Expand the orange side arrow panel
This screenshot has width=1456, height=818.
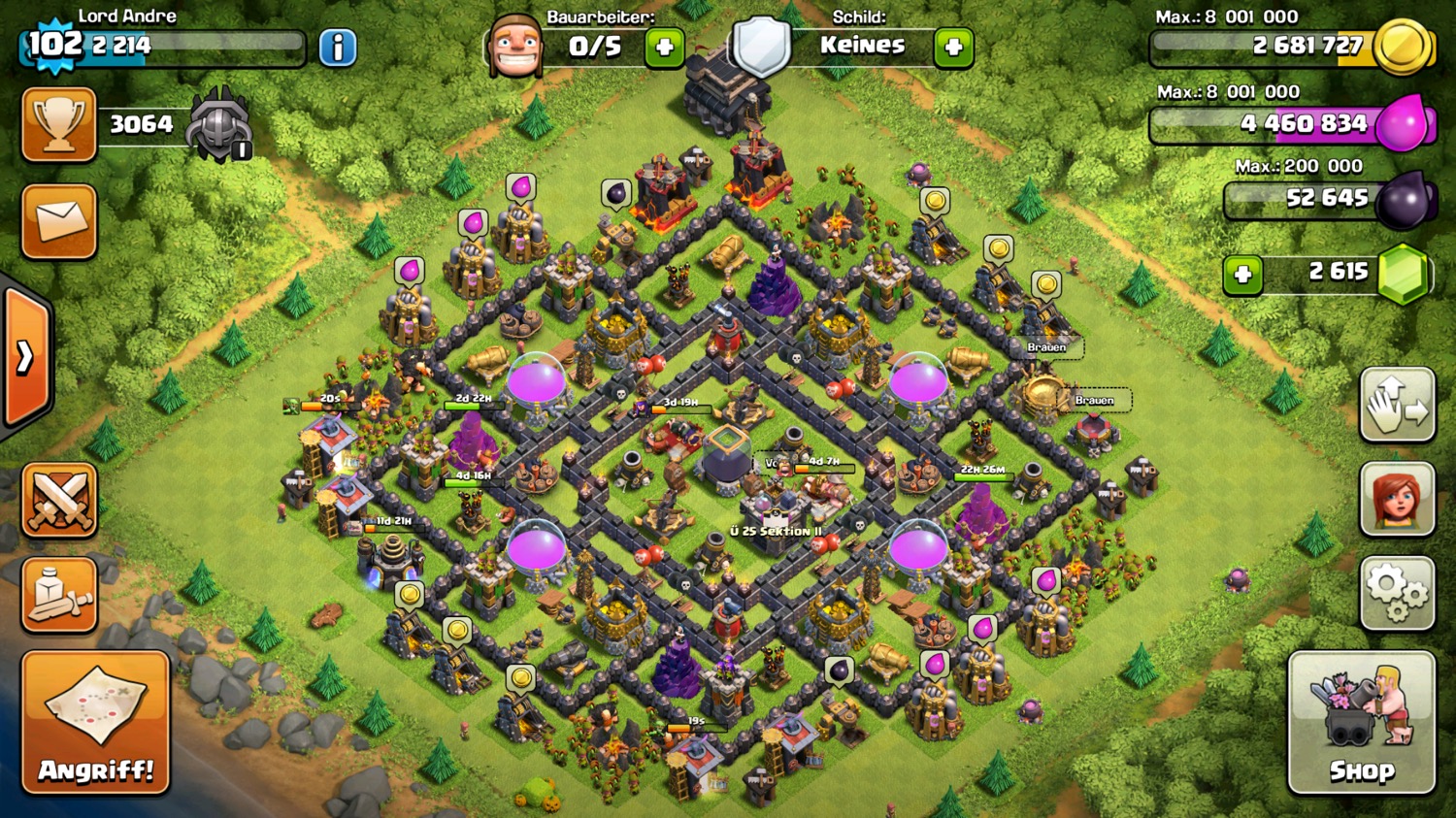point(26,357)
